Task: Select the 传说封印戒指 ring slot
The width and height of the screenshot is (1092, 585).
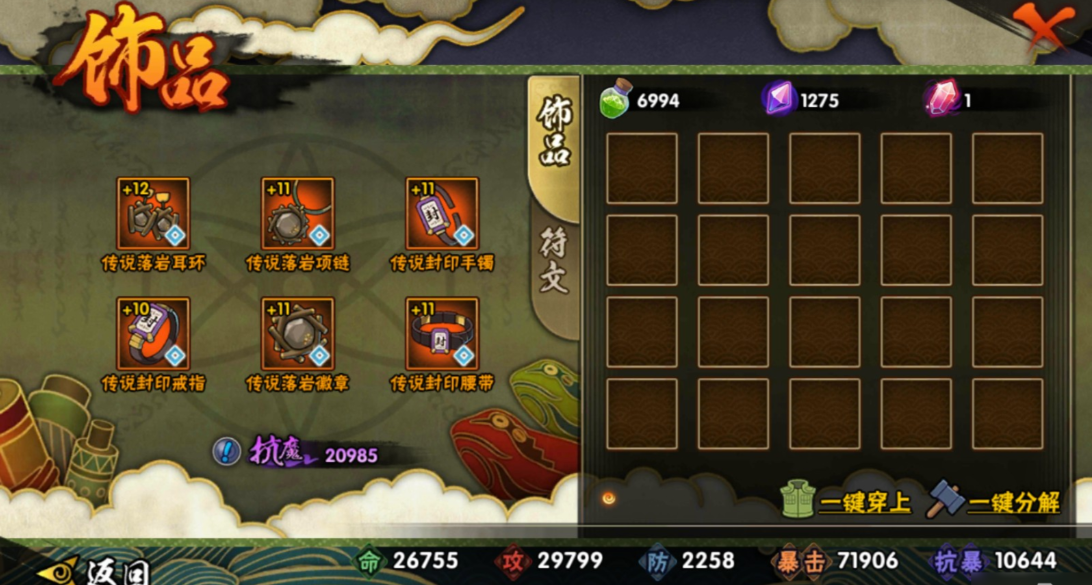Action: (x=153, y=333)
